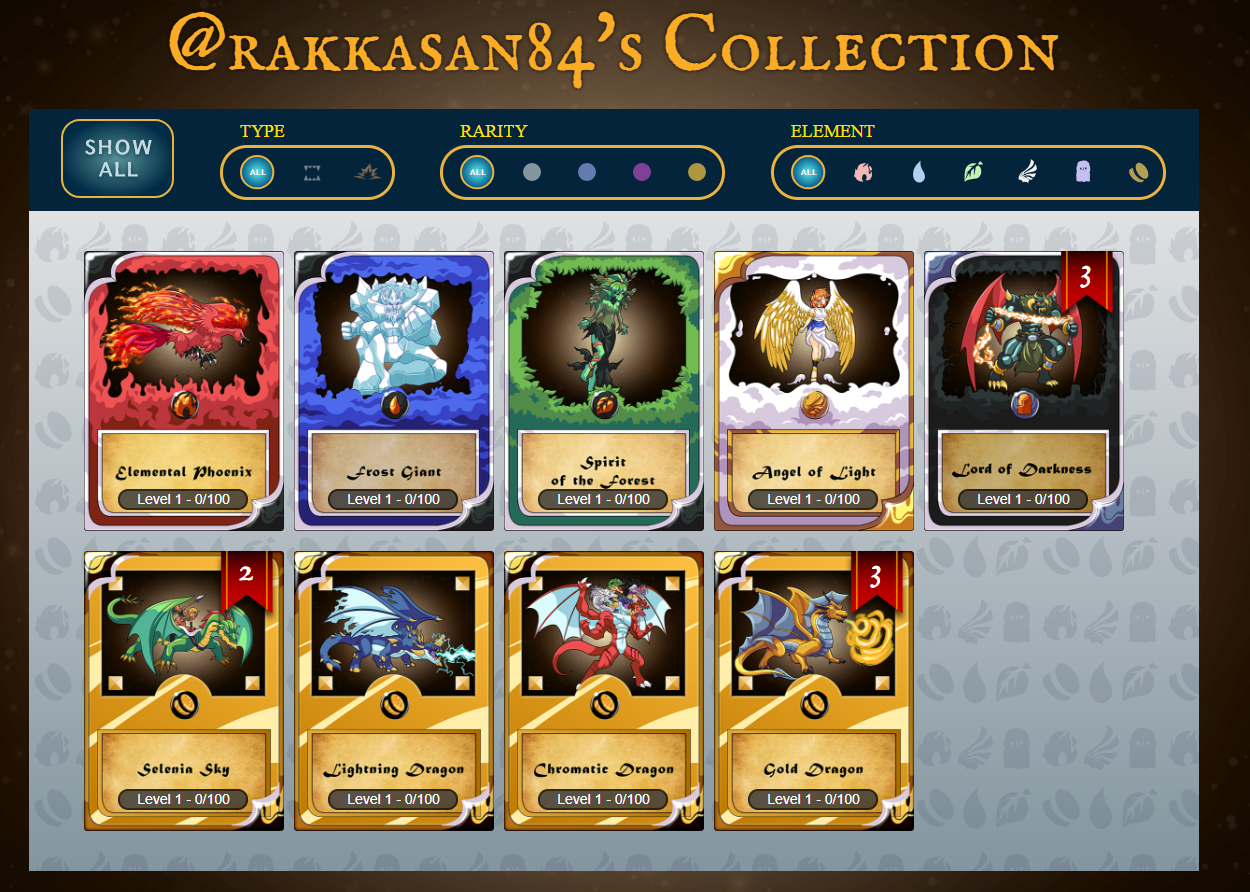Choose the Gold Dragon card

point(814,690)
